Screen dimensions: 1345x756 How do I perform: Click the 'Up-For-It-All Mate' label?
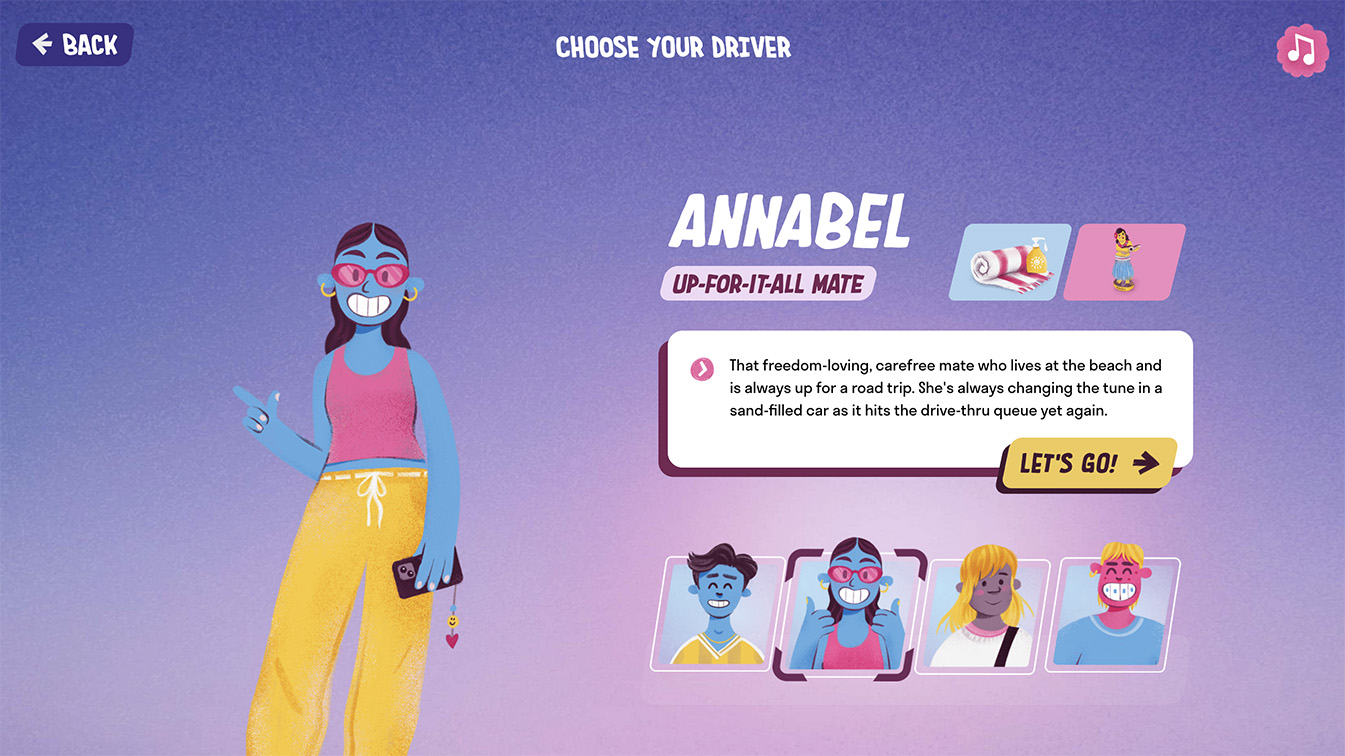tap(767, 283)
